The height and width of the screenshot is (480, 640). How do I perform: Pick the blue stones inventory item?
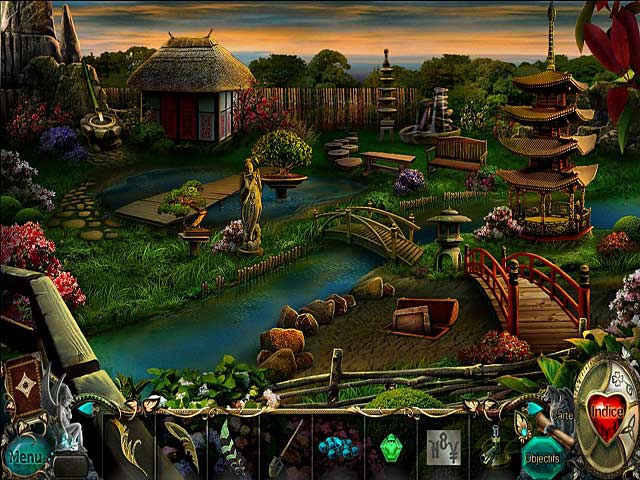[x=338, y=446]
